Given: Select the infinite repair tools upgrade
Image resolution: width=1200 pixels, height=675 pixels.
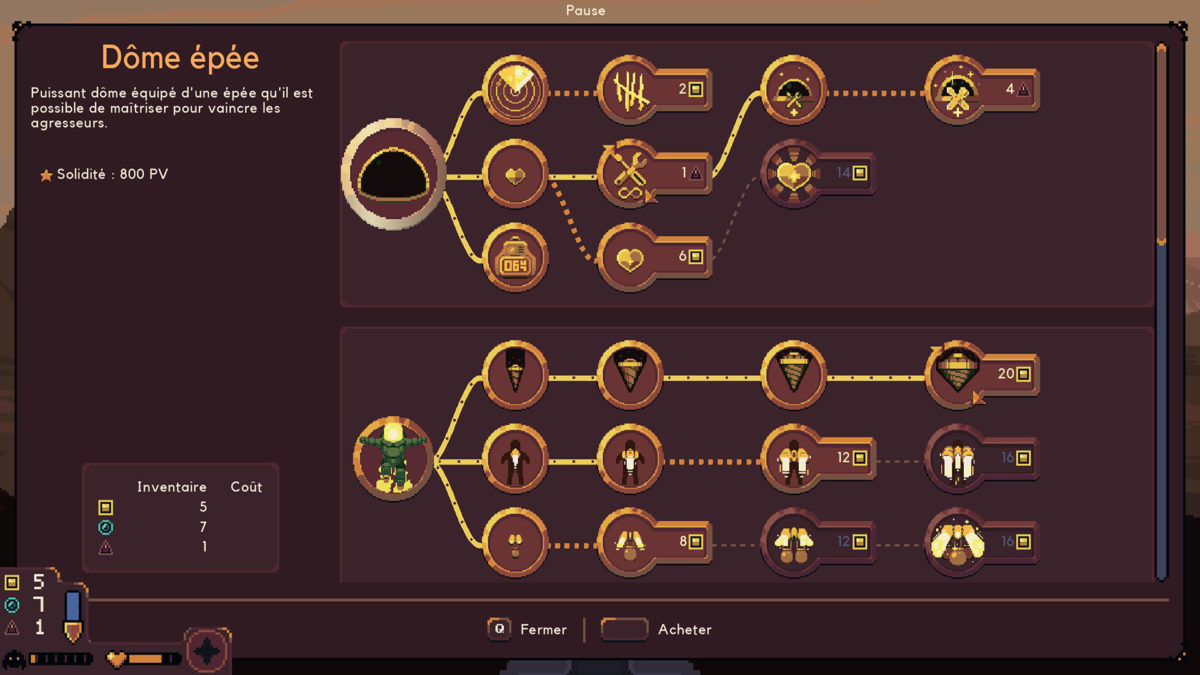Looking at the screenshot, I should (x=631, y=174).
